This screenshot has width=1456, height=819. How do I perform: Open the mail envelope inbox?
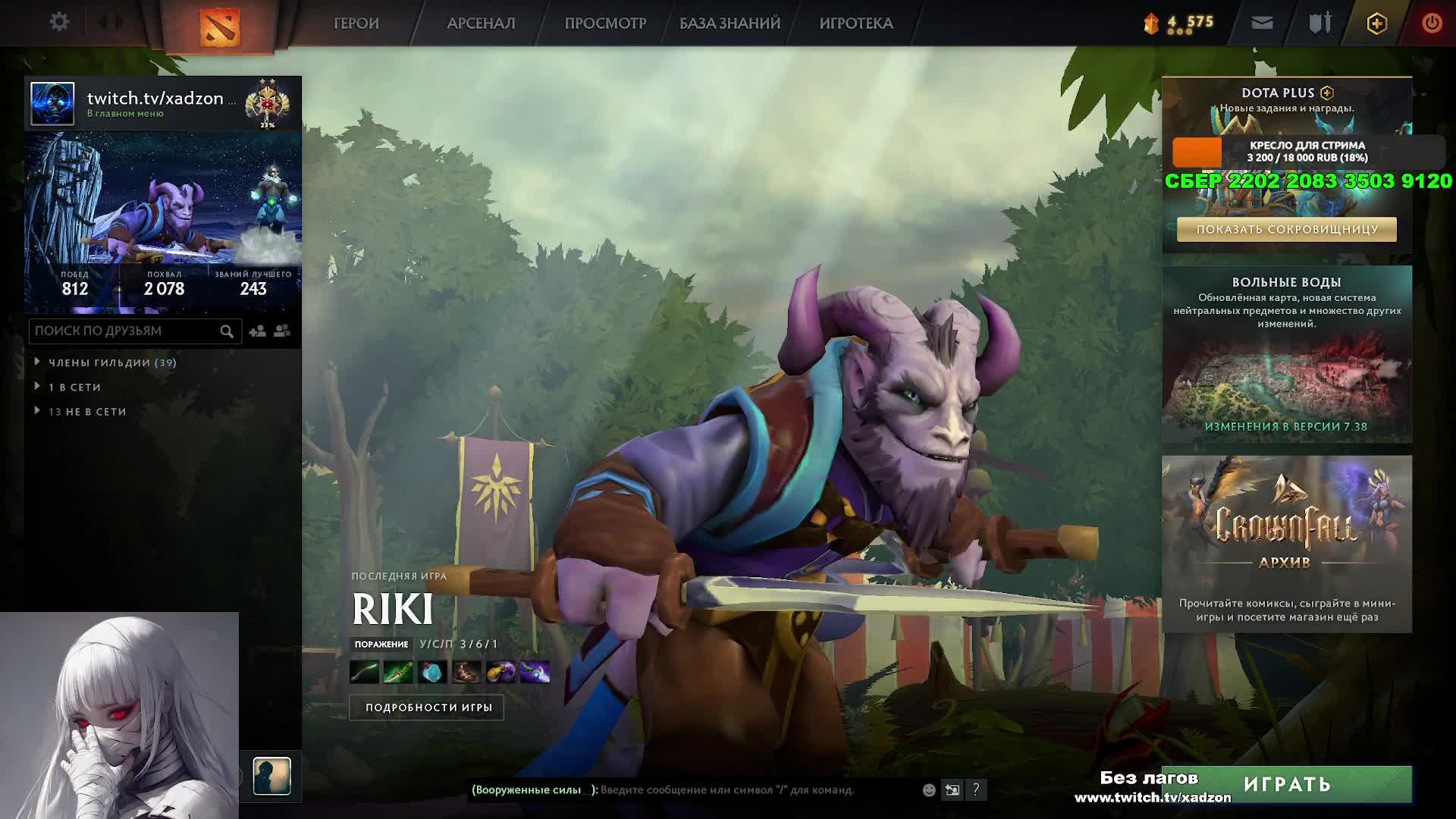pyautogui.click(x=1262, y=24)
